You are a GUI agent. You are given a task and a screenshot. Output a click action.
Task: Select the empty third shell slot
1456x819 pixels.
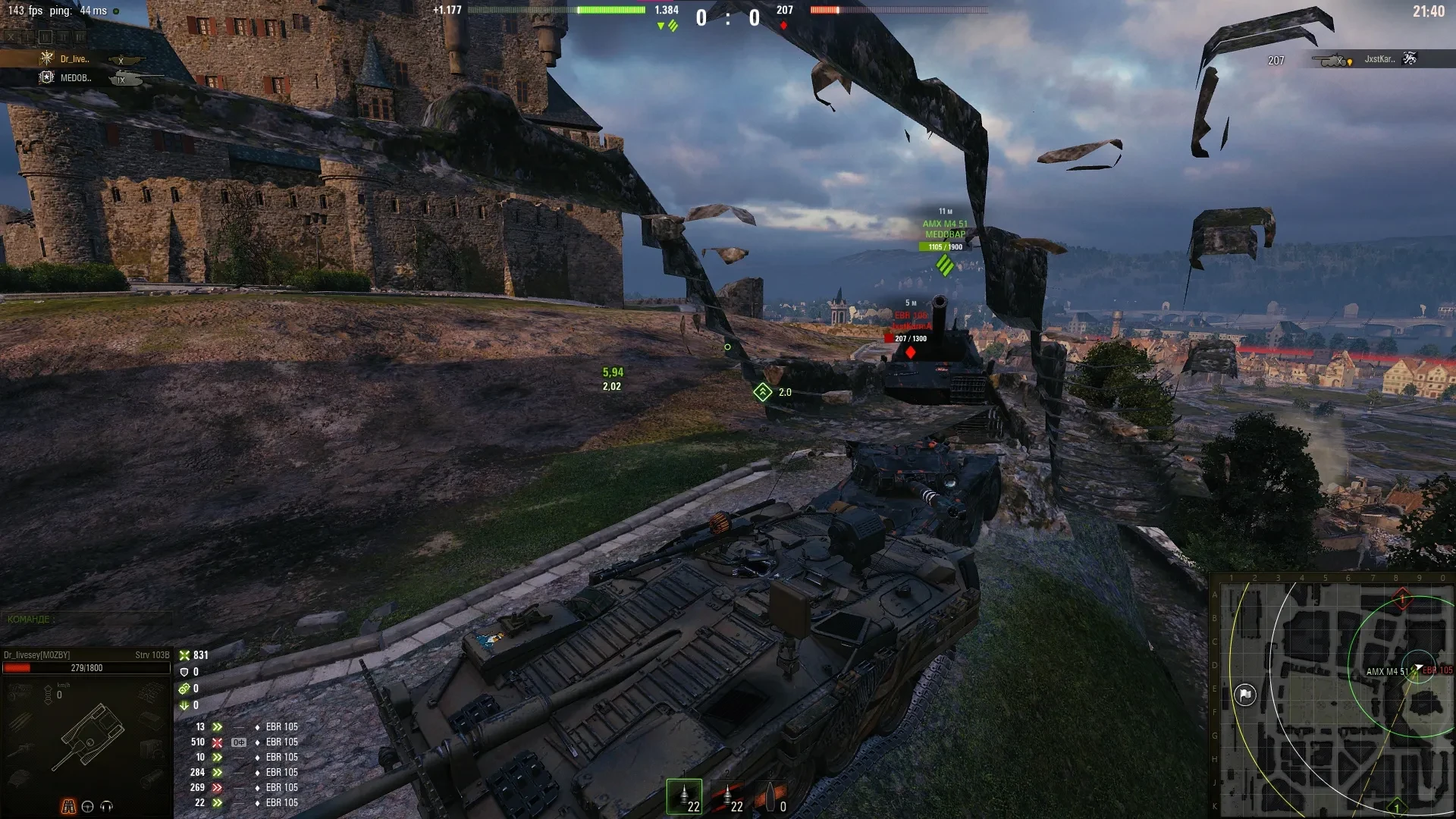[x=771, y=797]
